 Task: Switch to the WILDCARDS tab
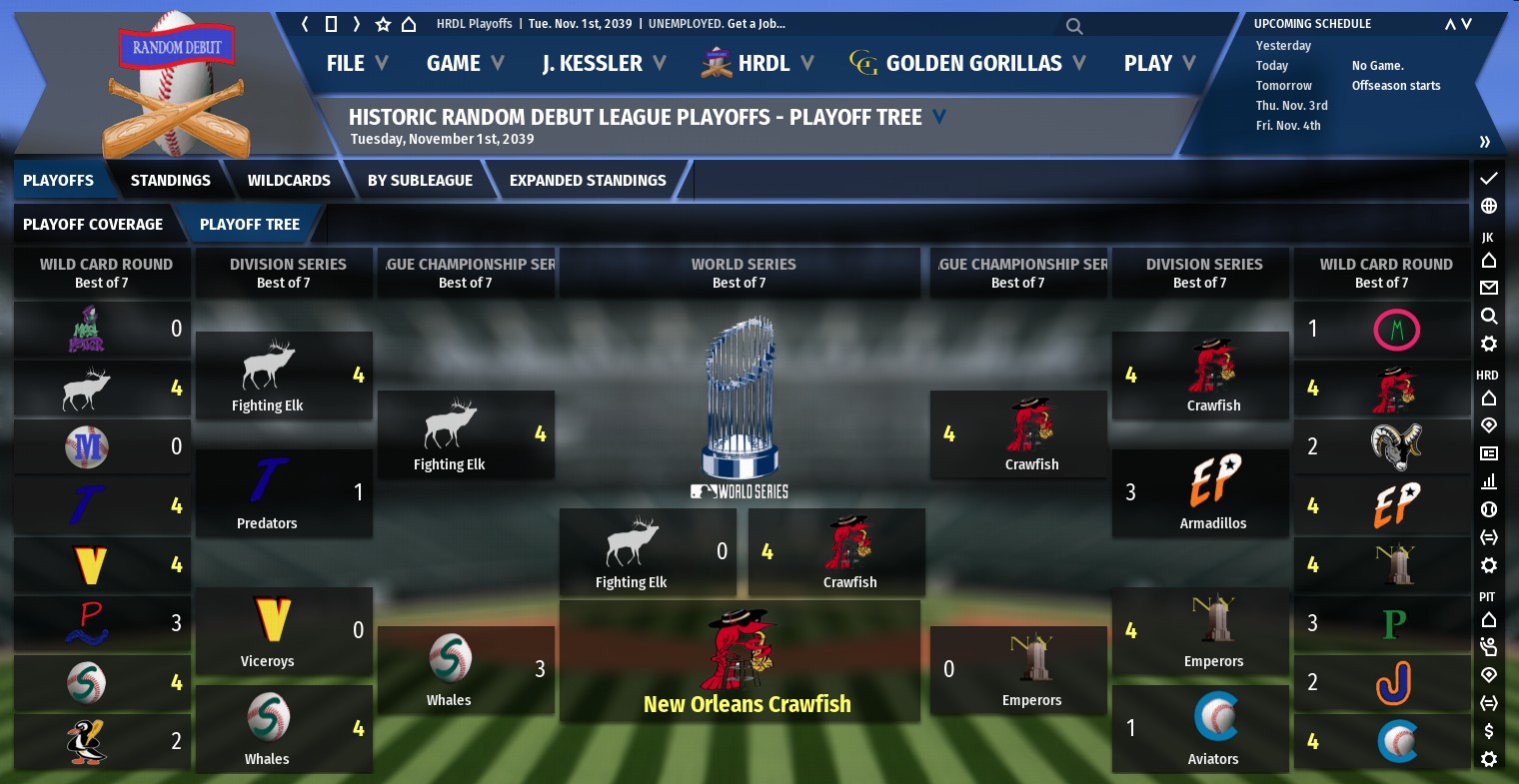click(289, 180)
